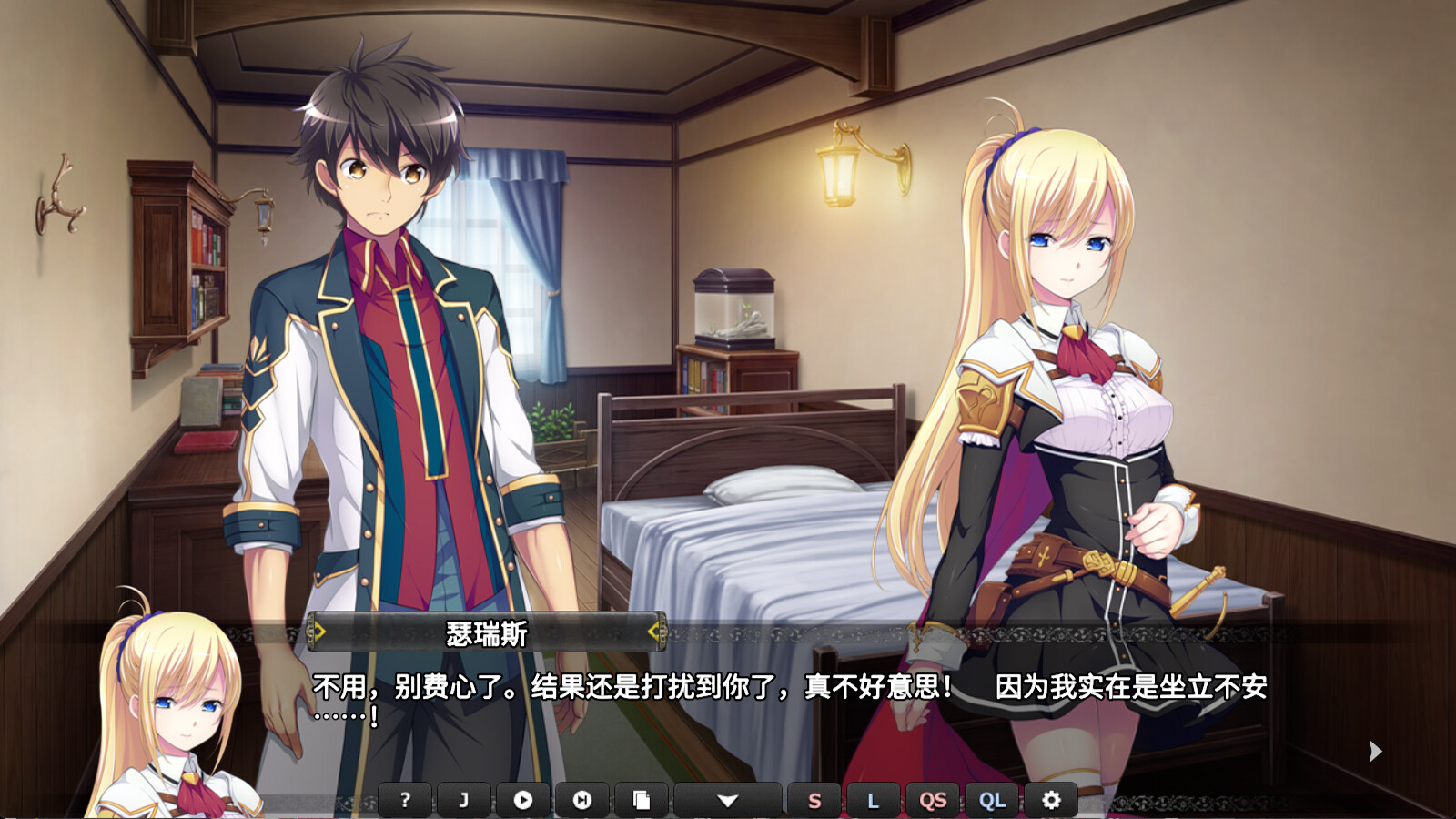Click the left chevron on the 瑟瑞斯 nameplate
The image size is (1456, 819).
click(320, 628)
